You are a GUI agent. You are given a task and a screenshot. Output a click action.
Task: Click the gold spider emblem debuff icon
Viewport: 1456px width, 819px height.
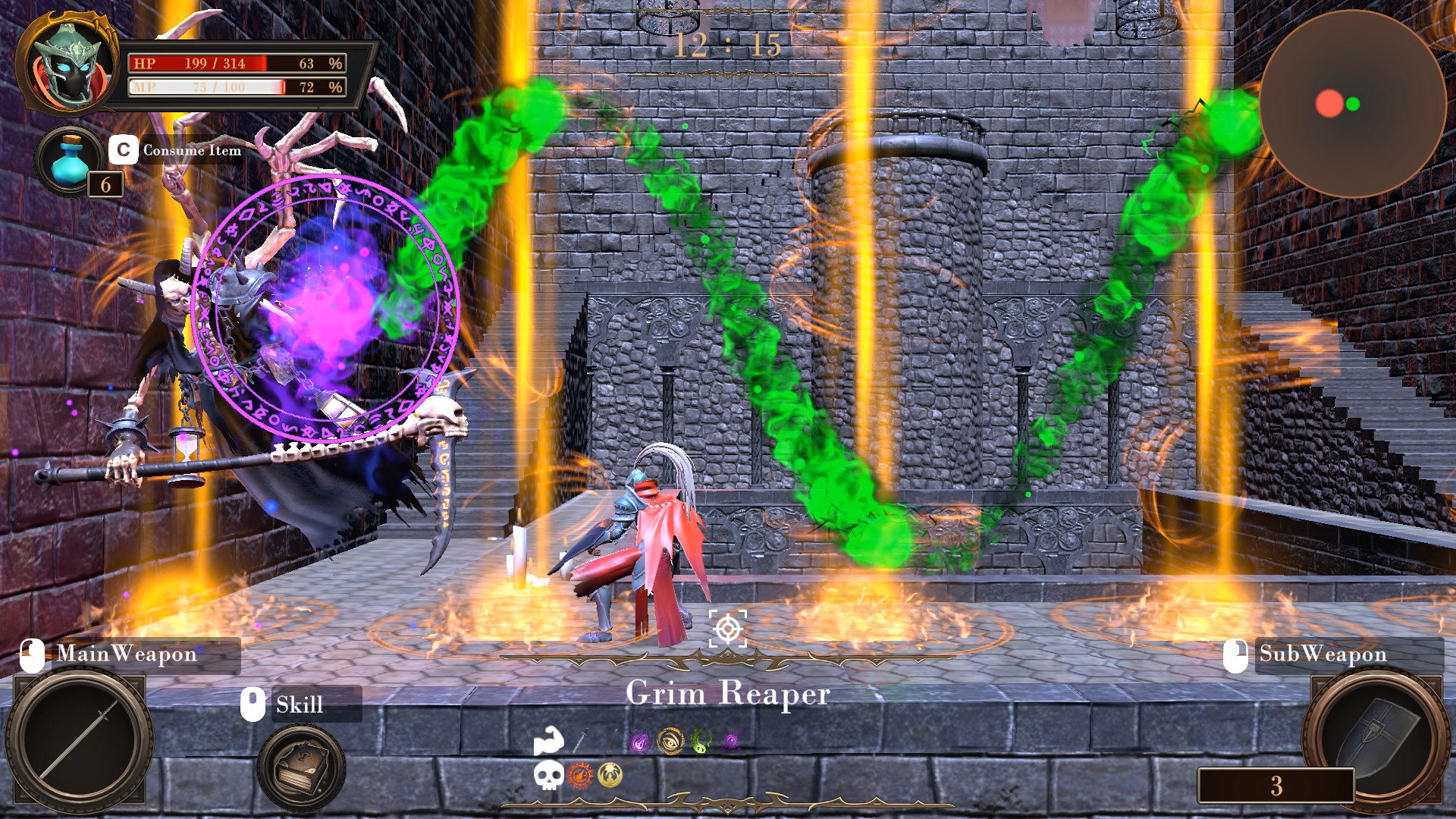pyautogui.click(x=610, y=776)
